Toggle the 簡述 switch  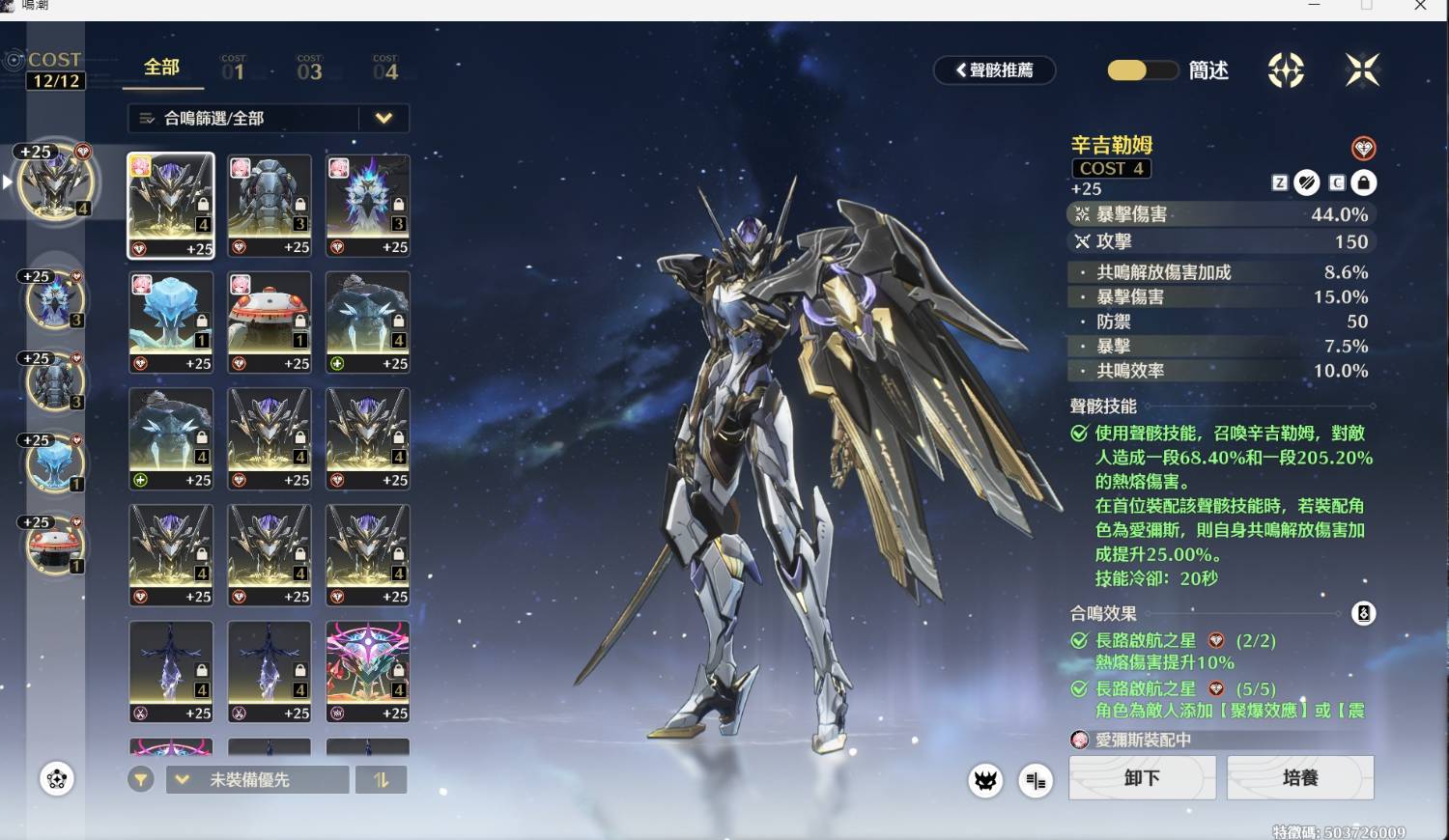1142,70
